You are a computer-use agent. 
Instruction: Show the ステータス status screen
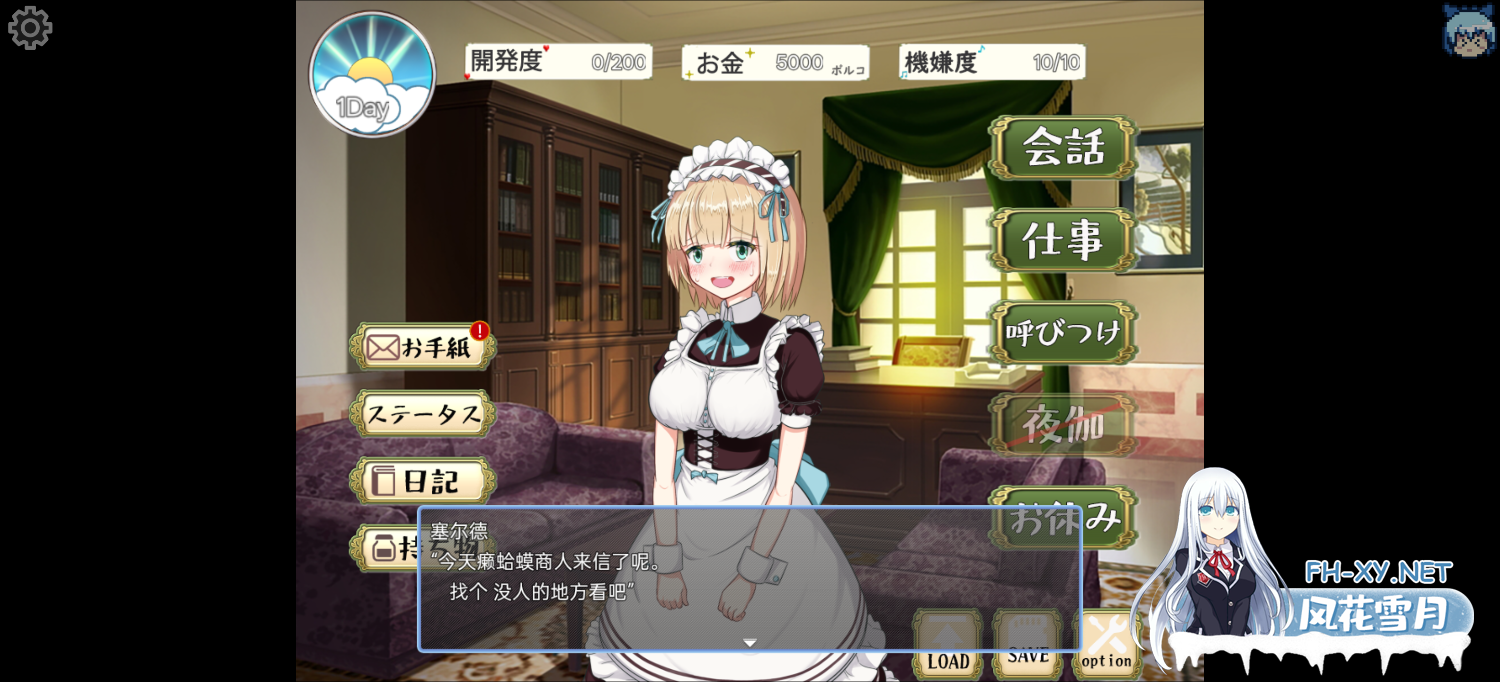pos(422,414)
